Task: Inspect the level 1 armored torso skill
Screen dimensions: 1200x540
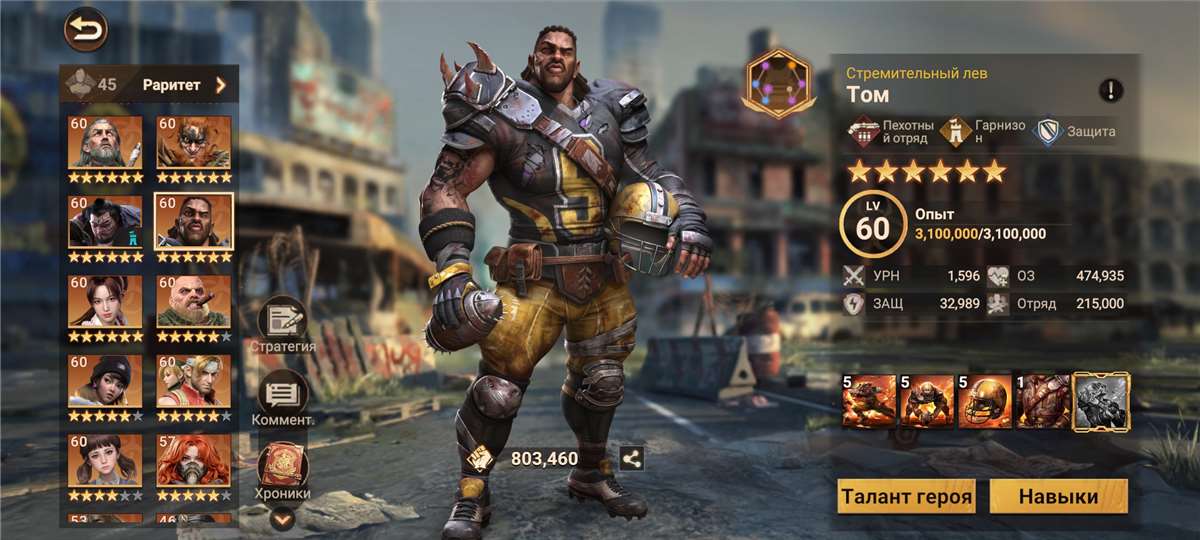Action: pos(1042,401)
